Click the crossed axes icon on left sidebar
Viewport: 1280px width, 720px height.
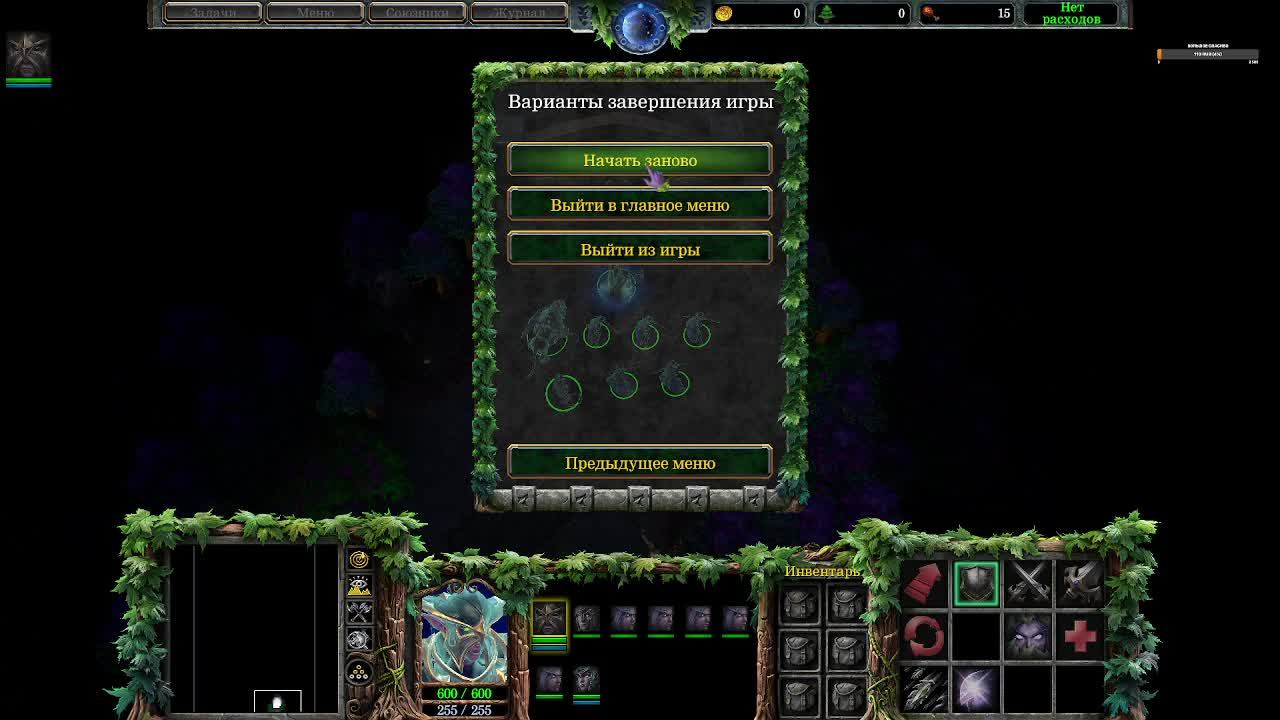[x=359, y=613]
